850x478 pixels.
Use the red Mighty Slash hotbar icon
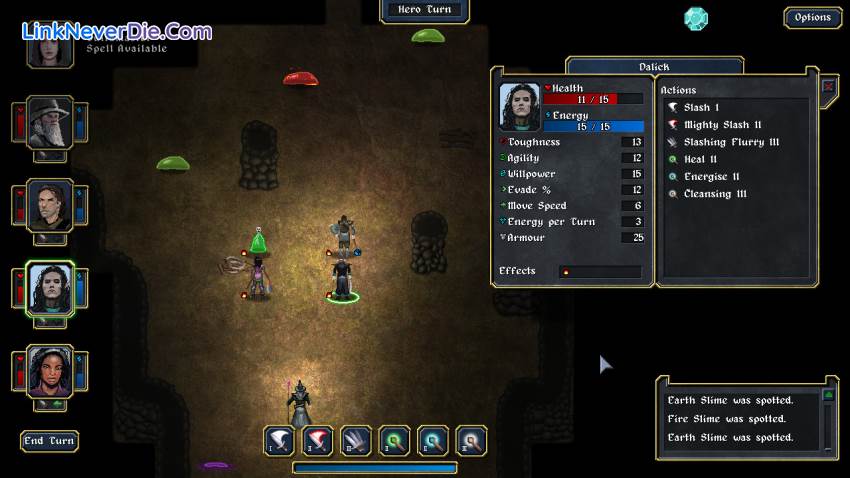pyautogui.click(x=317, y=440)
